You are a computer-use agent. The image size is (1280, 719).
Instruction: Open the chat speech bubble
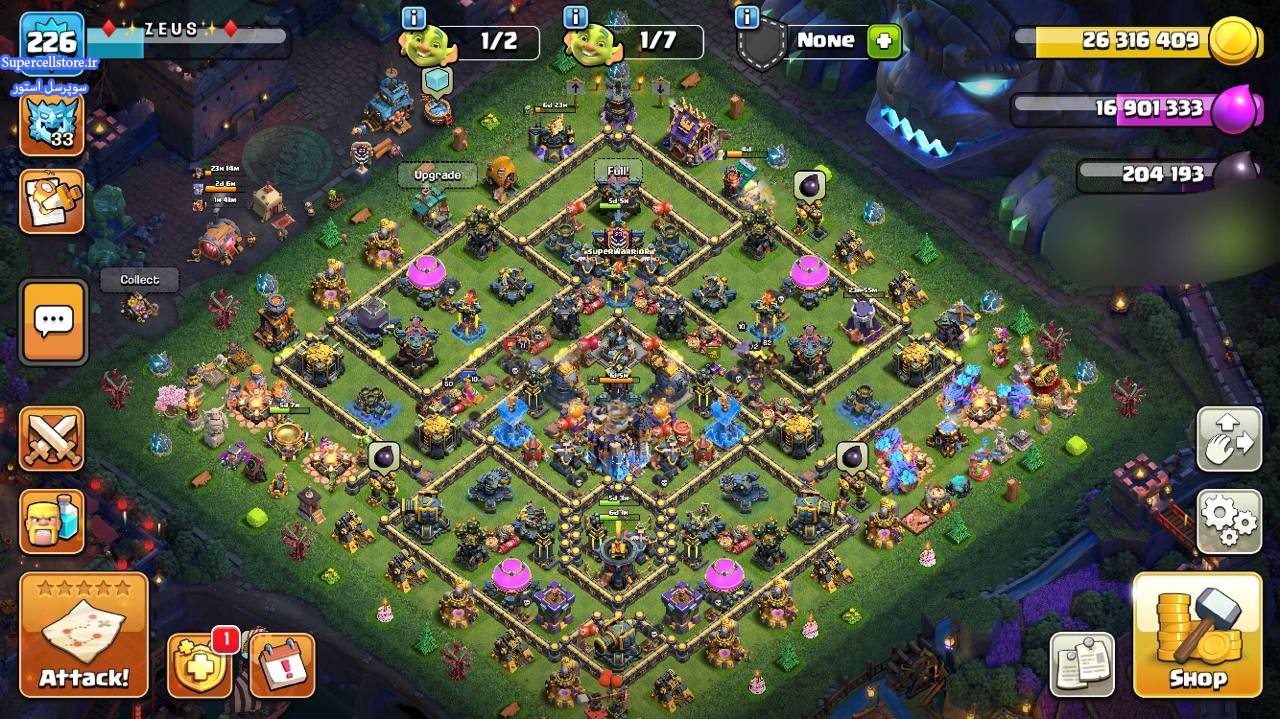[x=53, y=321]
